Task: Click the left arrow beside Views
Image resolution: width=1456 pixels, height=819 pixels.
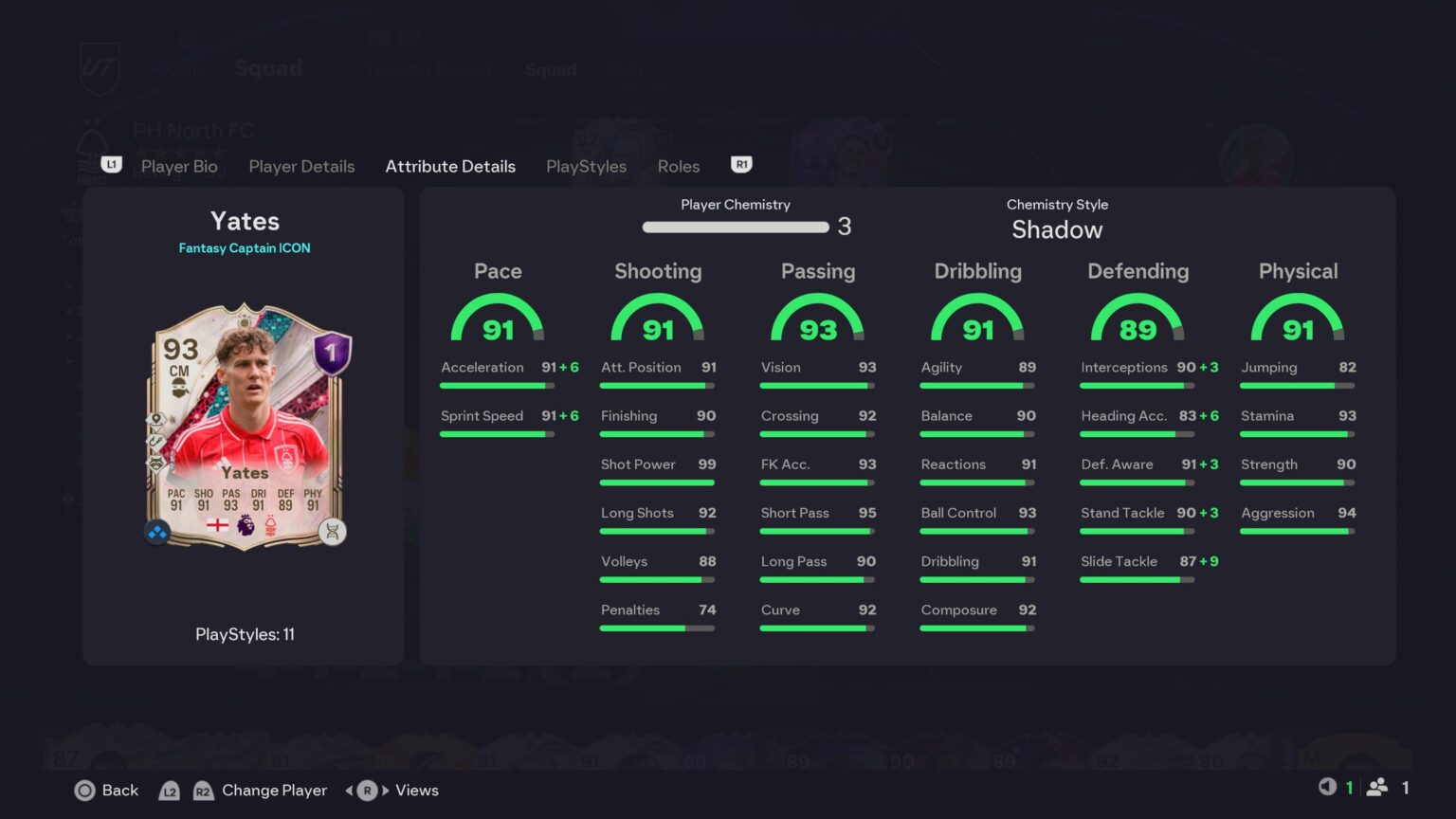Action: point(351,790)
